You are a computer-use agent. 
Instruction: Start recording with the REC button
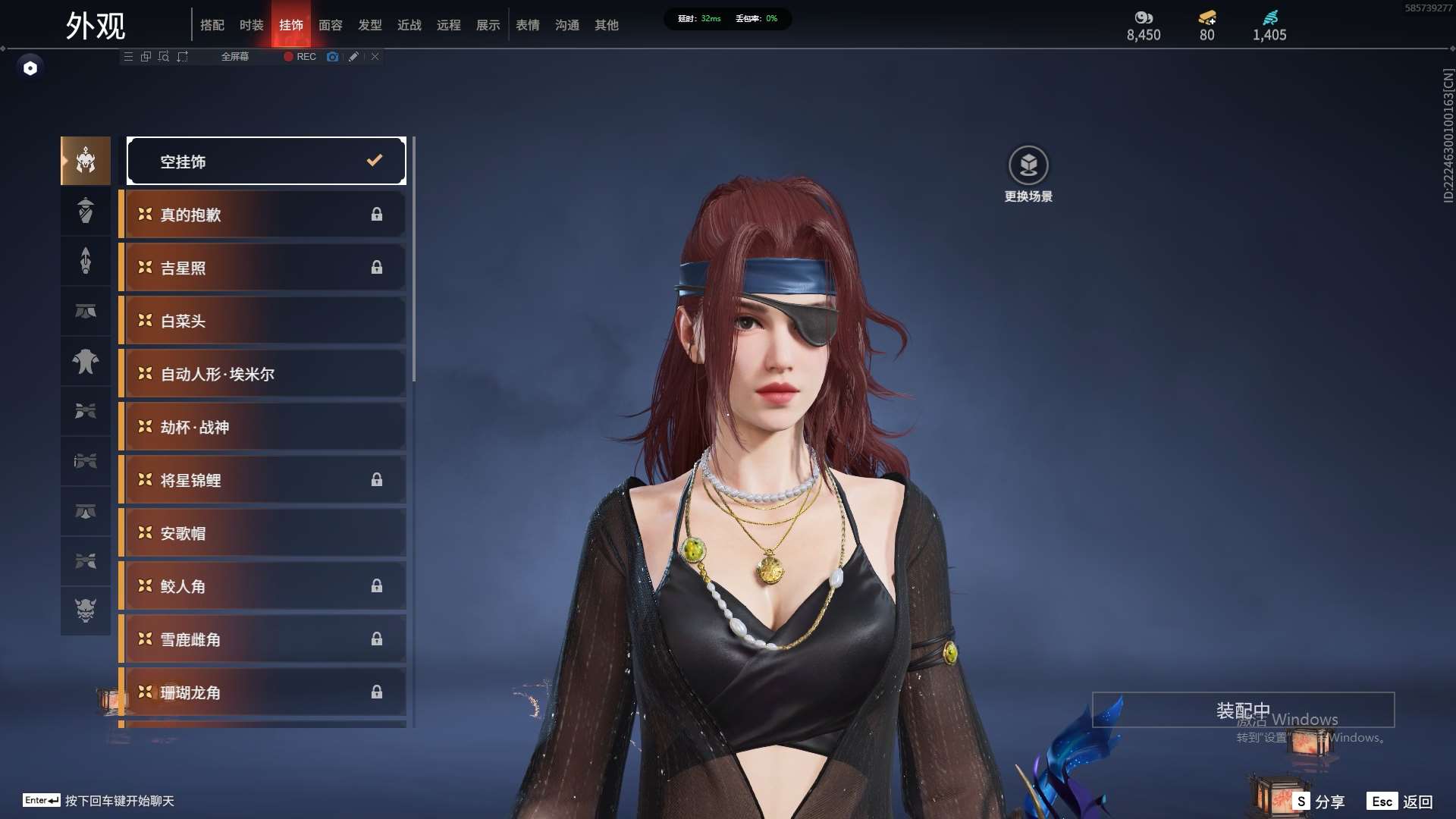(x=300, y=57)
